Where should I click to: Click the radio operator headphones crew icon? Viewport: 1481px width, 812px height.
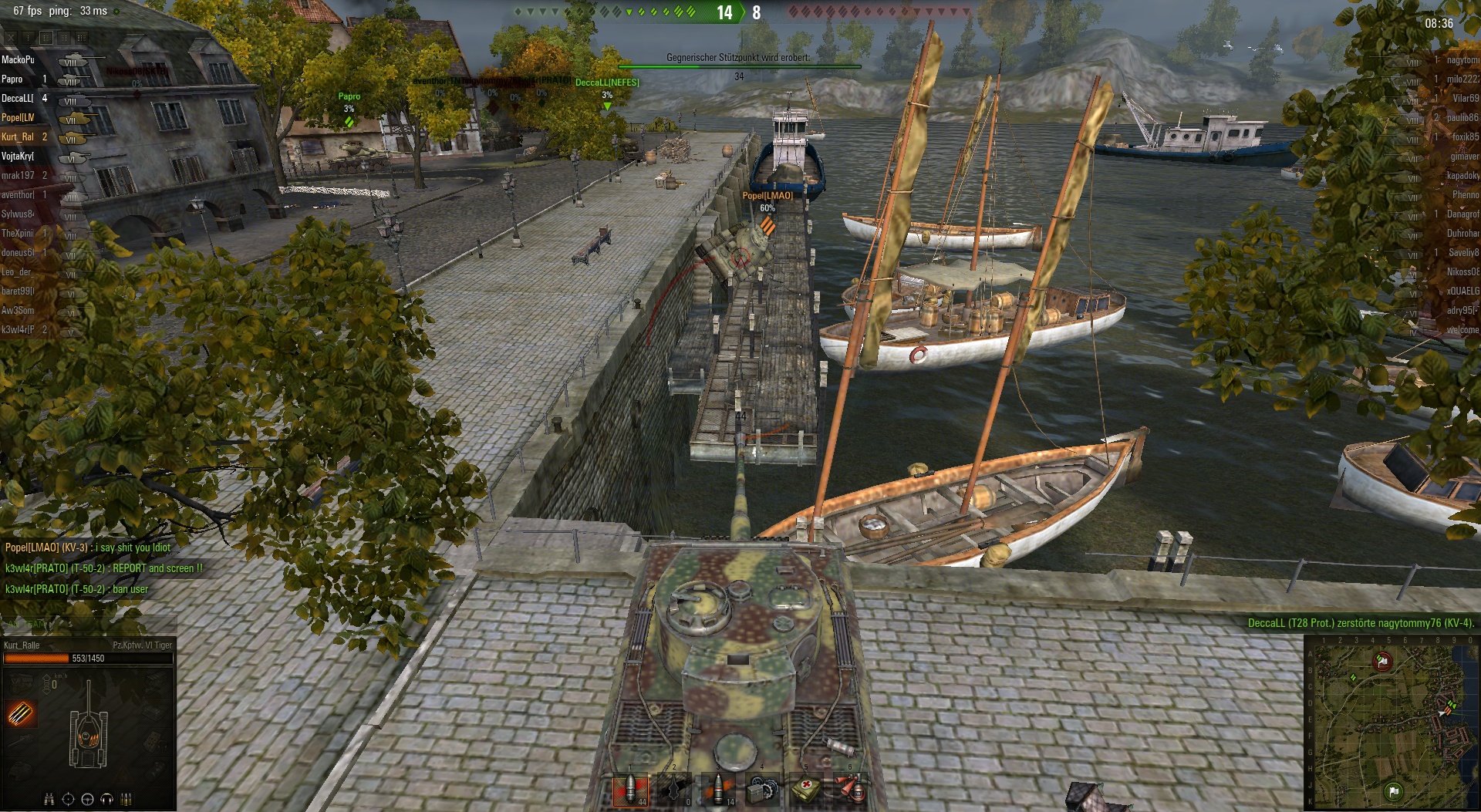[x=107, y=799]
